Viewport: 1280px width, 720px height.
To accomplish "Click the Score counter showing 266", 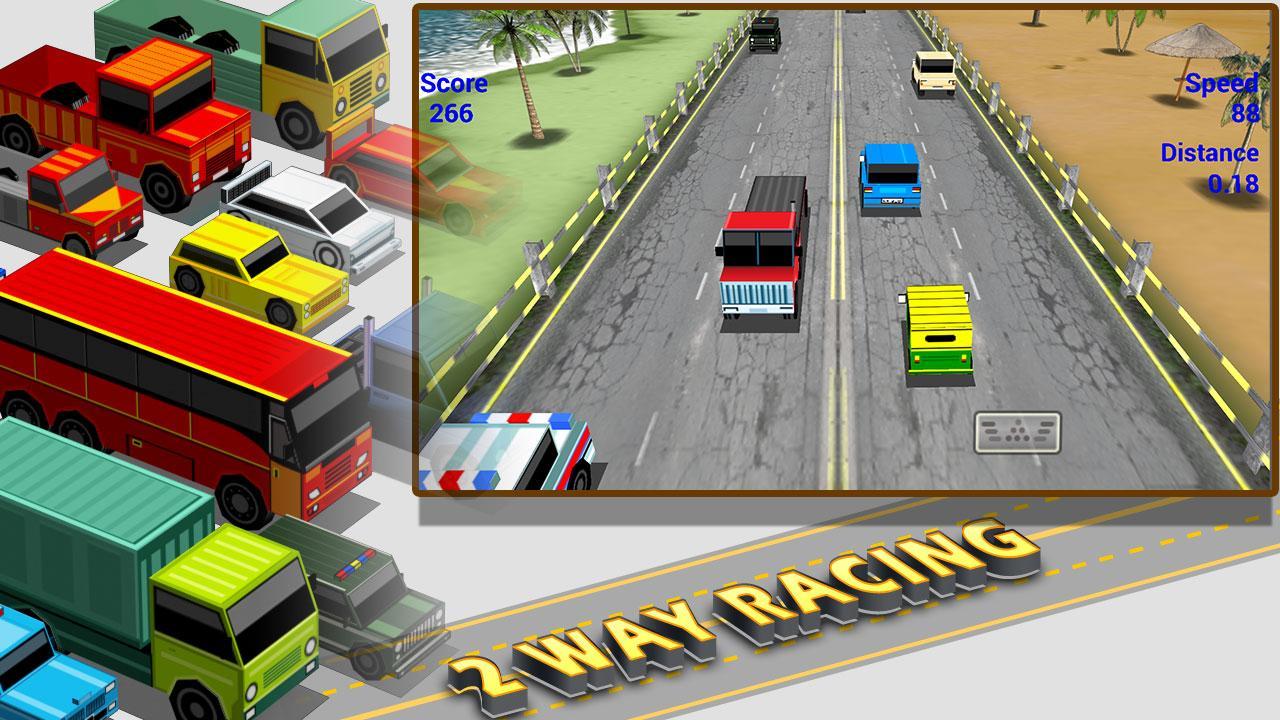I will pyautogui.click(x=451, y=97).
